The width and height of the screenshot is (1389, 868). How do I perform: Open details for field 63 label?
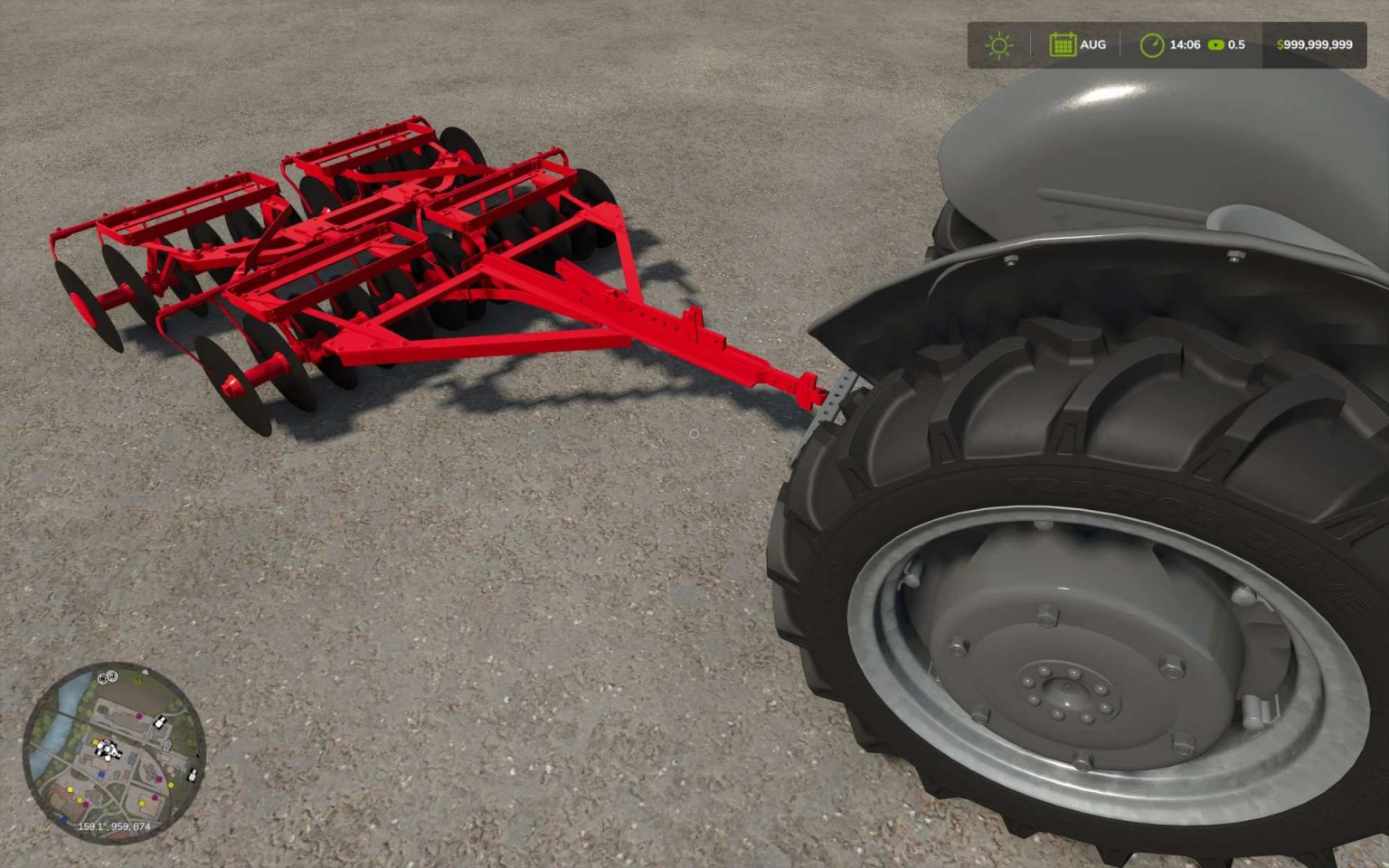192,741
